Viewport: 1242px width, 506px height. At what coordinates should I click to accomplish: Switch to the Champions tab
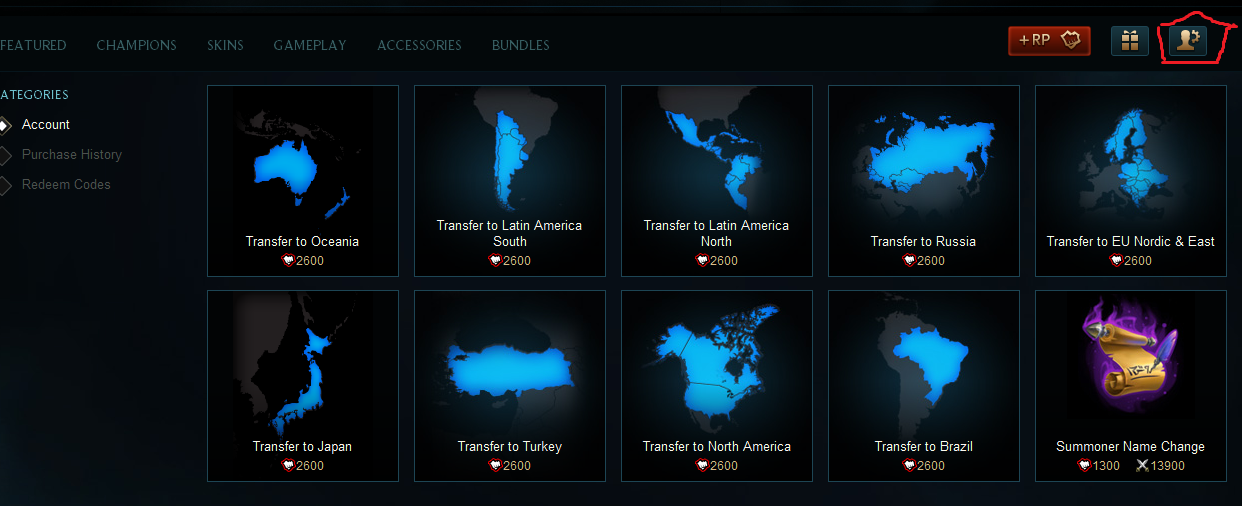point(136,45)
